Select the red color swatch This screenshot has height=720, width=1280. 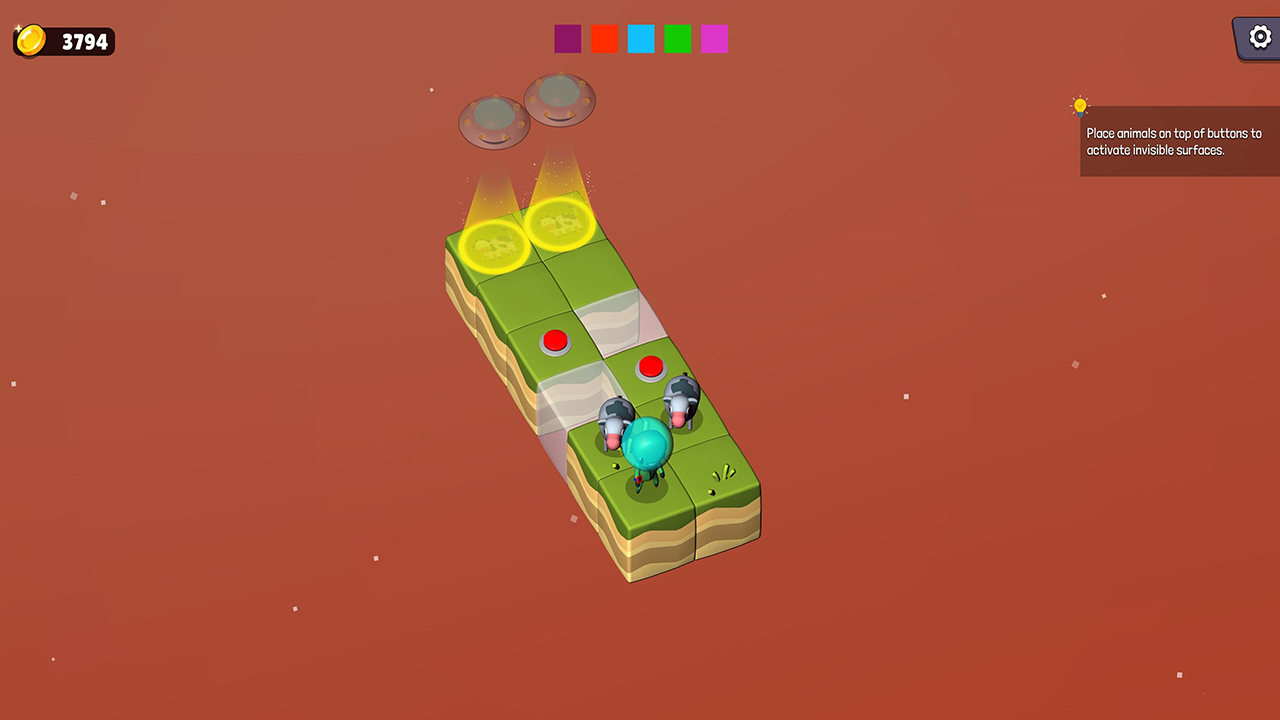click(604, 38)
